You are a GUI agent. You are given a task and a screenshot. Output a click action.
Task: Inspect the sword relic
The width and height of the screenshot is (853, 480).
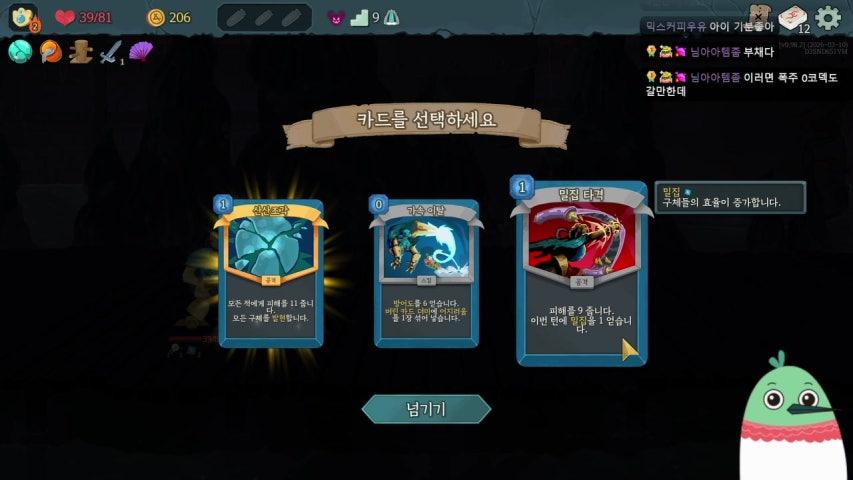110,52
